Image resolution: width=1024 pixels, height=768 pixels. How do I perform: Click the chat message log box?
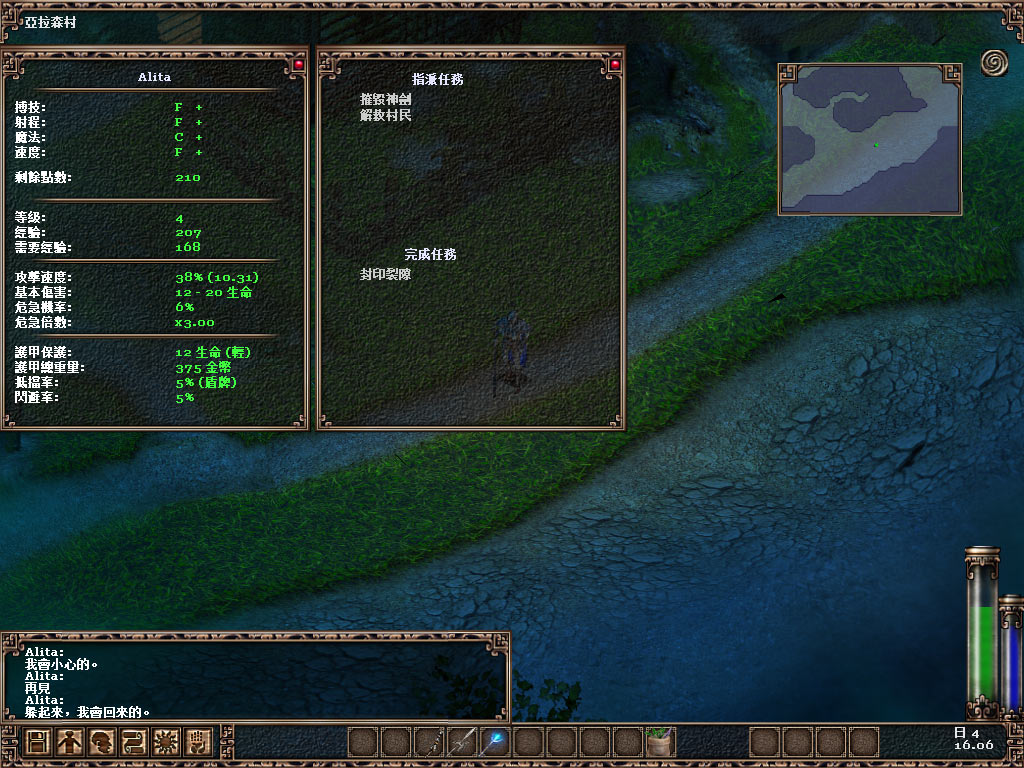coord(255,678)
